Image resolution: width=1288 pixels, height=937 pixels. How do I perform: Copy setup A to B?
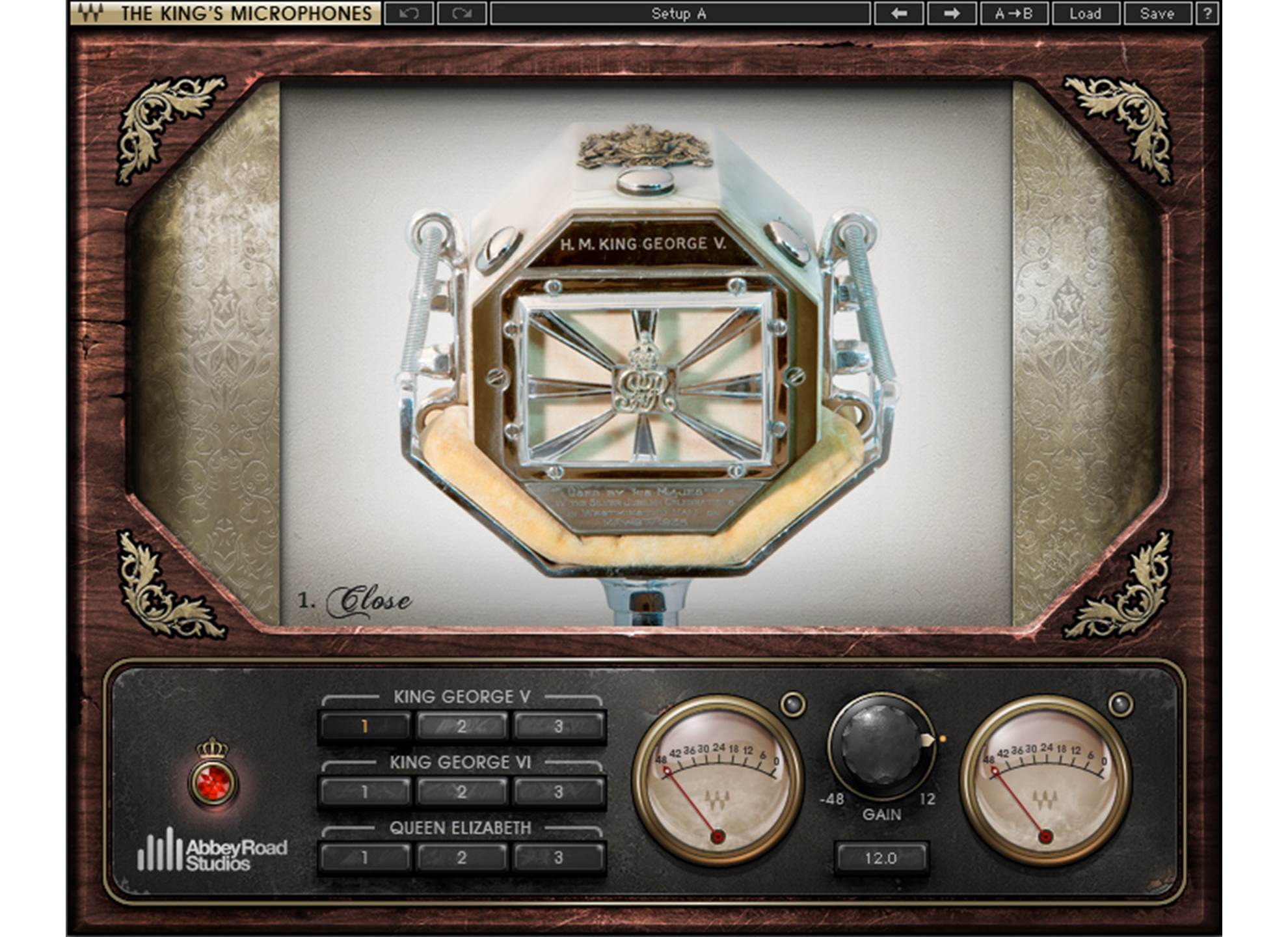[x=1013, y=14]
